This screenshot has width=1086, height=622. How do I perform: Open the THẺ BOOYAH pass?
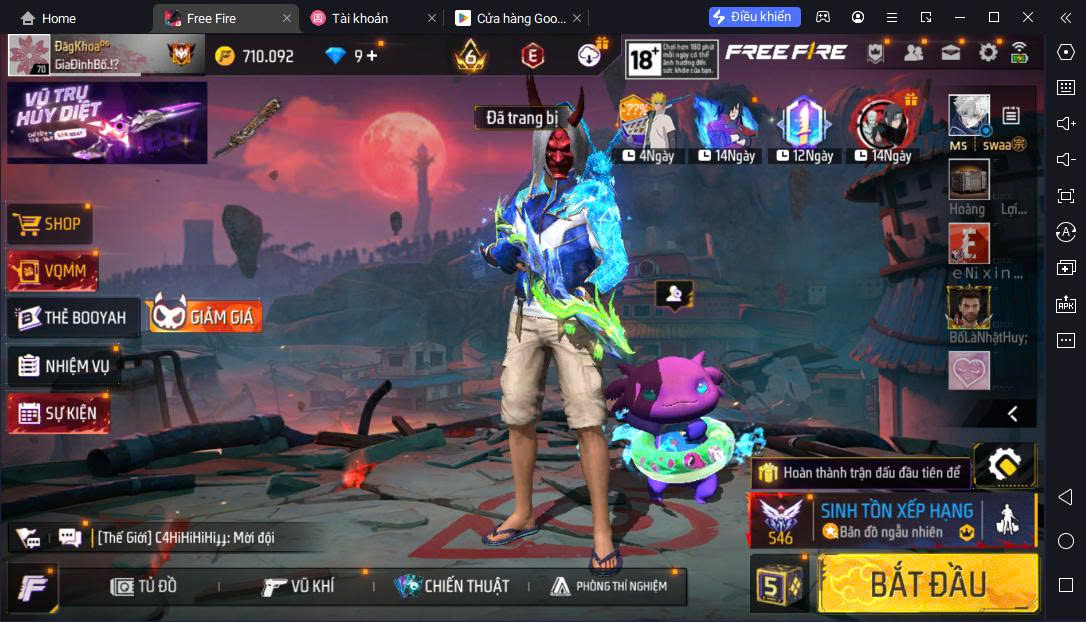pos(73,318)
